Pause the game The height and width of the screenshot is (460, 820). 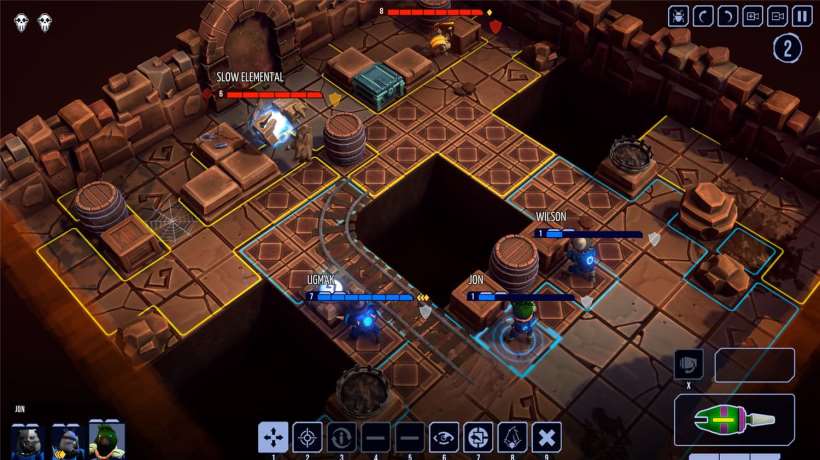click(x=802, y=16)
